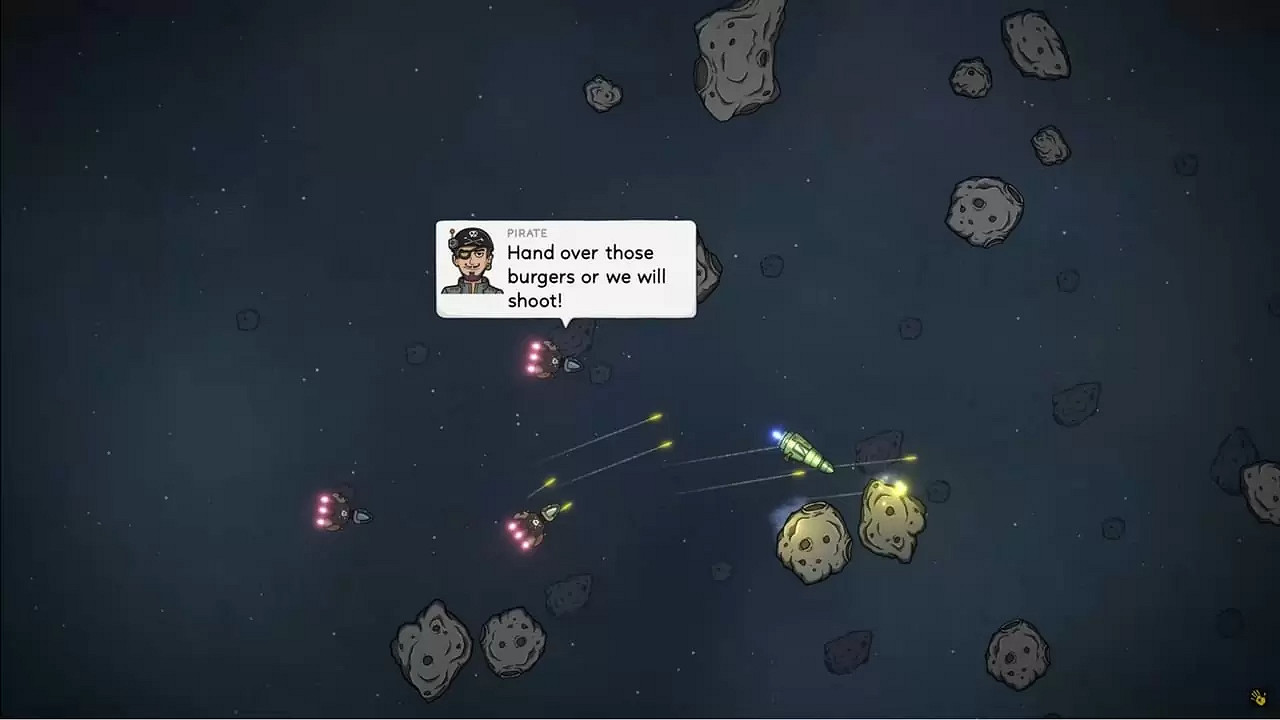Click the word 'shoot!' in the dialogue text
The width and height of the screenshot is (1280, 720).
(535, 300)
